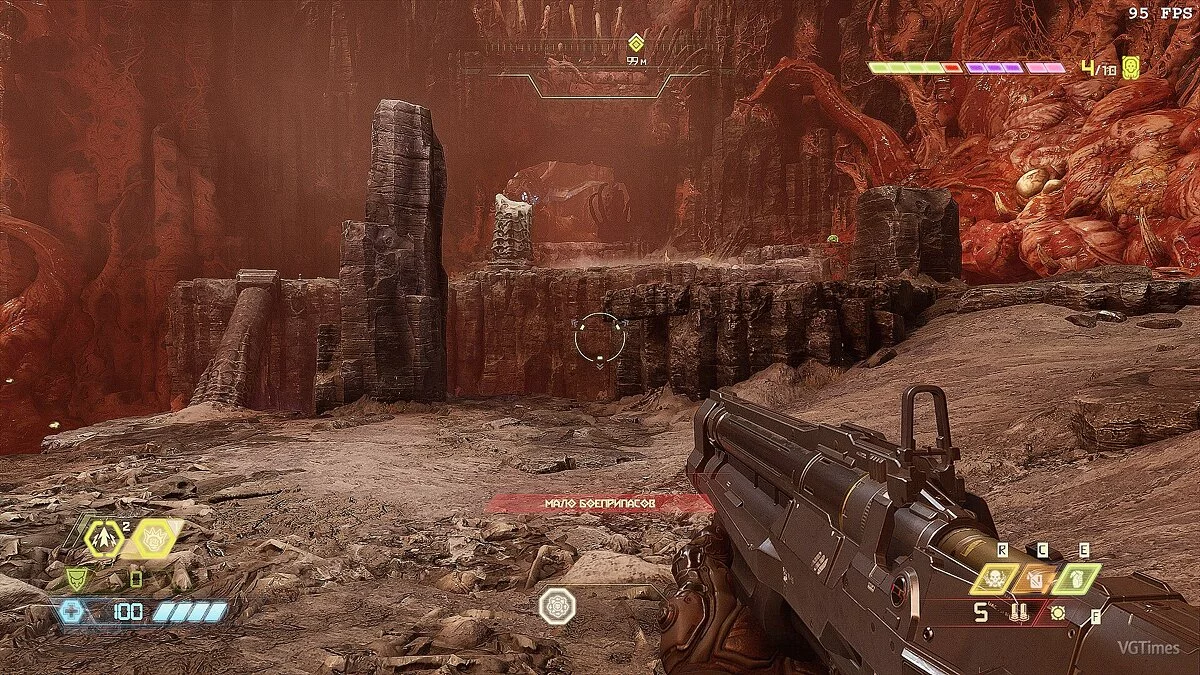Click the yellow objective marker on compass

click(635, 43)
